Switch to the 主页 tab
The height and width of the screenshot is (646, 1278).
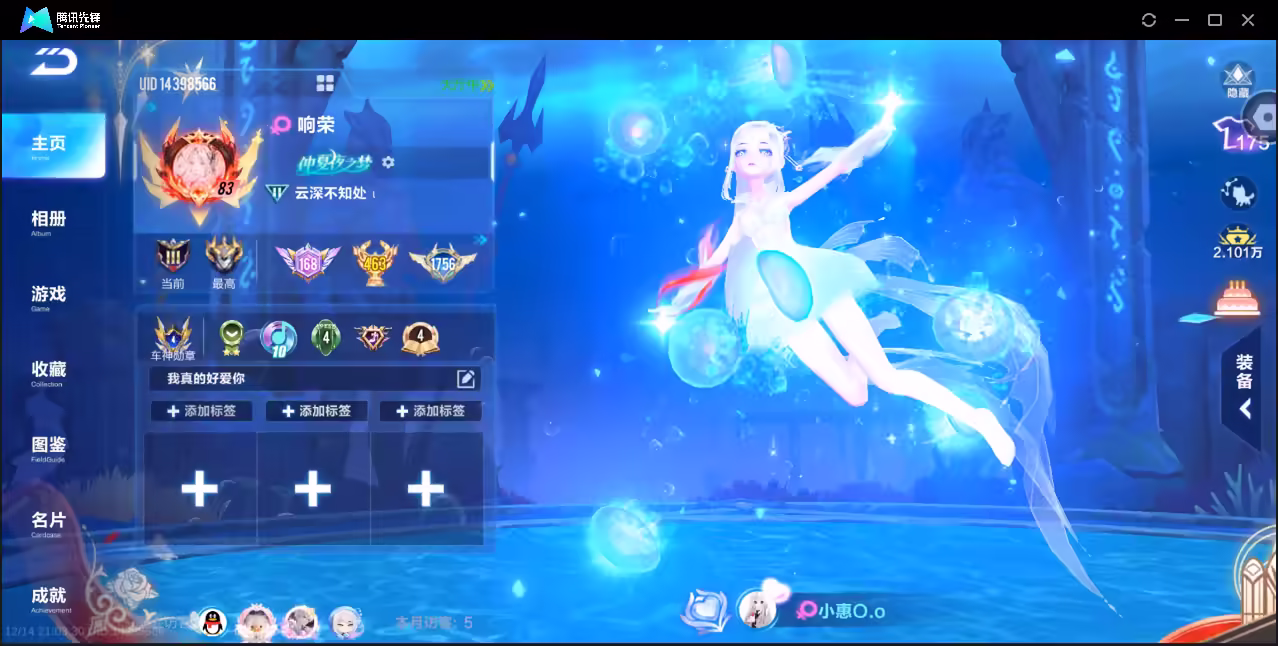[x=50, y=146]
